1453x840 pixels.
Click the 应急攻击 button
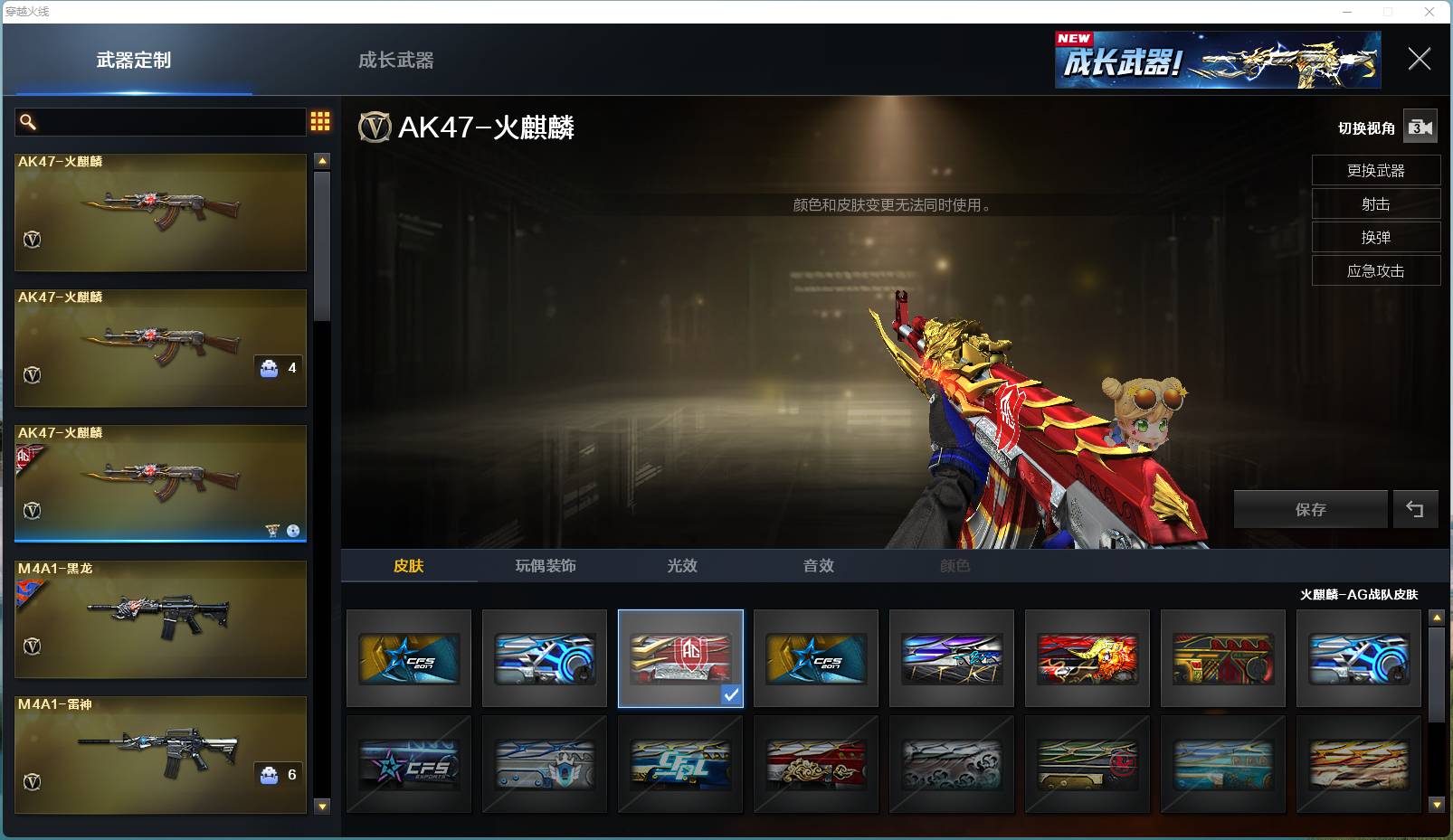tap(1375, 270)
